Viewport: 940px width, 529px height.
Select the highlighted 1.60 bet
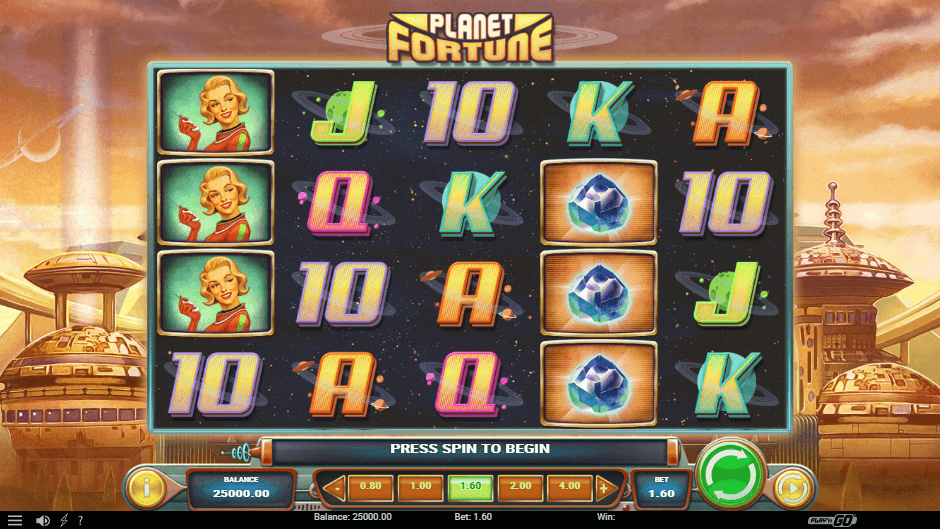pos(470,488)
